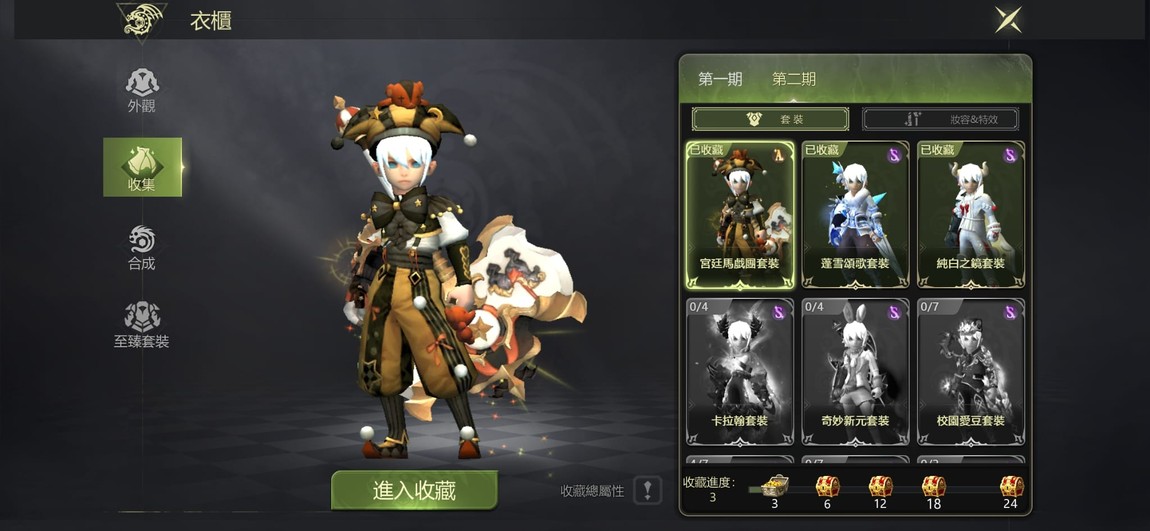Open the 合成 synthesis menu
Screen dimensions: 1150x531
point(142,247)
